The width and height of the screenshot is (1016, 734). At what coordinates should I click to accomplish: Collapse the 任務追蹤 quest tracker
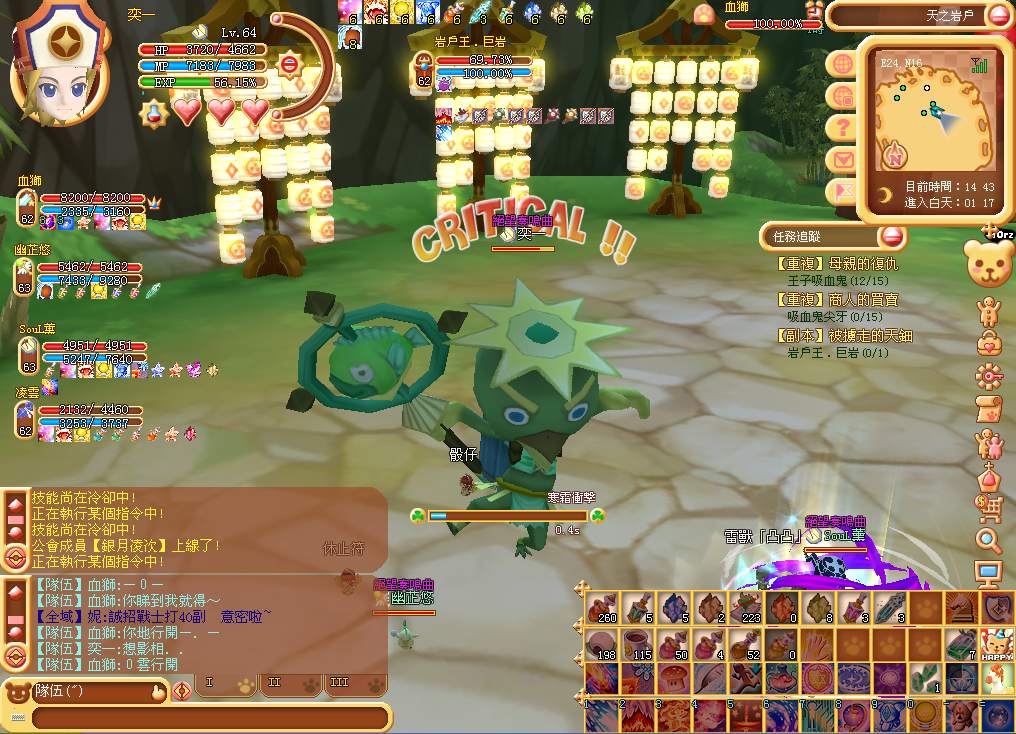coord(891,237)
